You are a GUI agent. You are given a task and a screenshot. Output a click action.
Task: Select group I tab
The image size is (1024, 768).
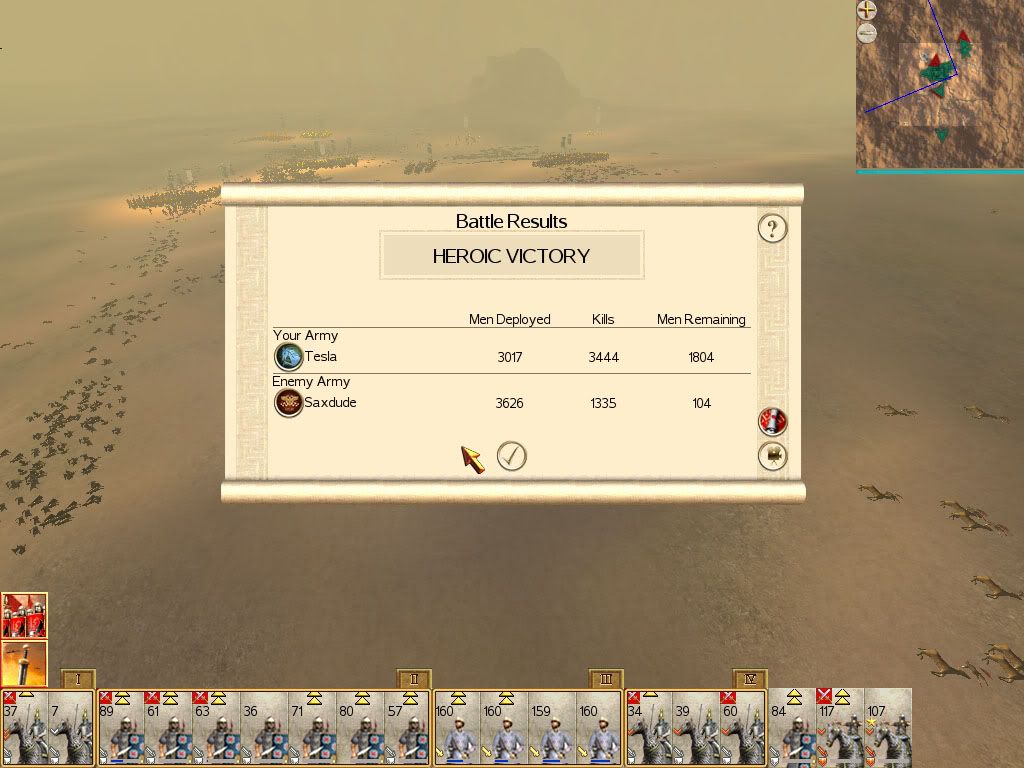coord(77,679)
